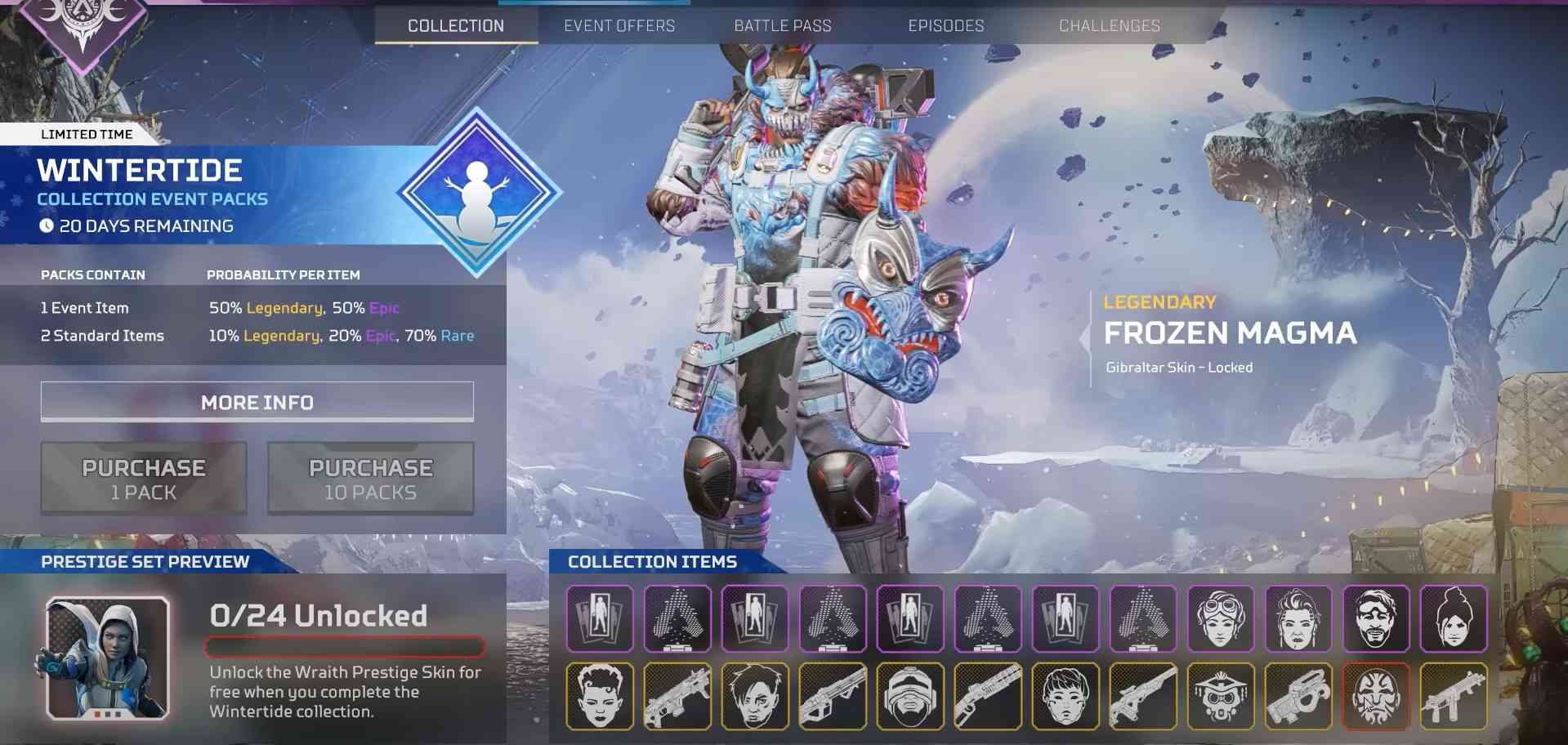Screen dimensions: 1568x745
Task: Select the Crypto face collection item
Action: [754, 697]
